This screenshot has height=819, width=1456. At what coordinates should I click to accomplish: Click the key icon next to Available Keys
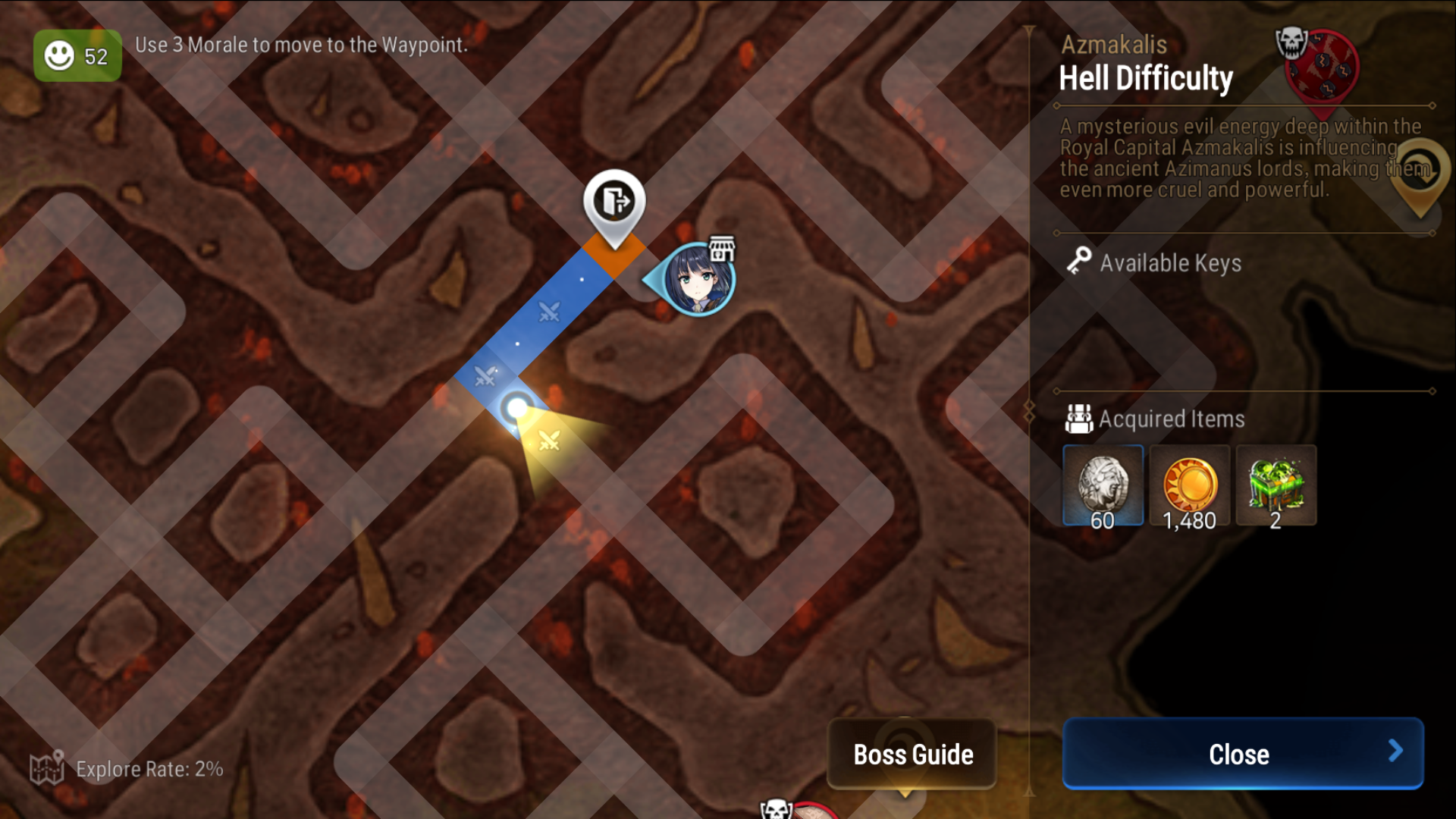click(1081, 262)
